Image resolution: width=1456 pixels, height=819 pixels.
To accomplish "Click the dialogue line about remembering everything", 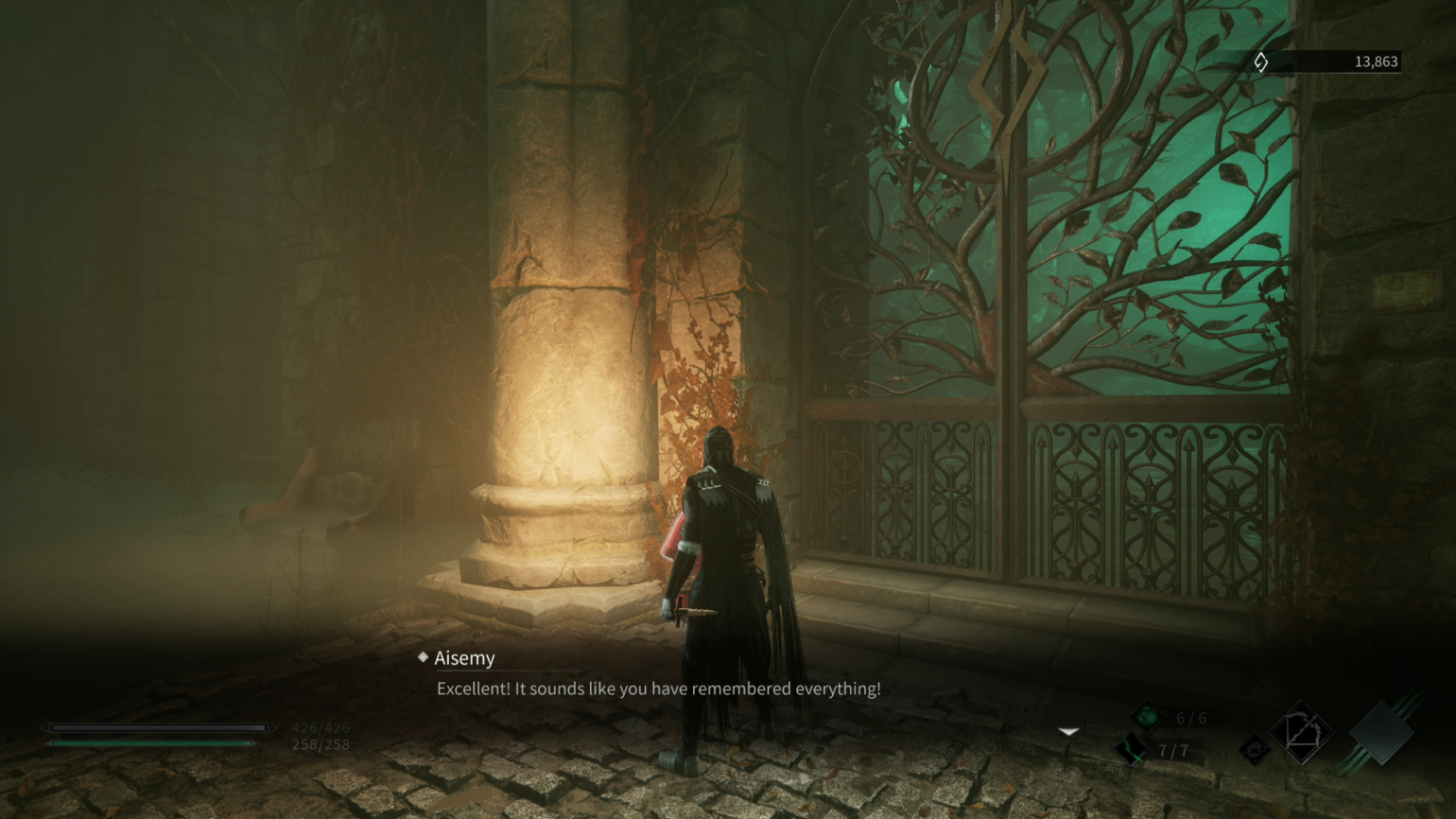I will coord(657,690).
